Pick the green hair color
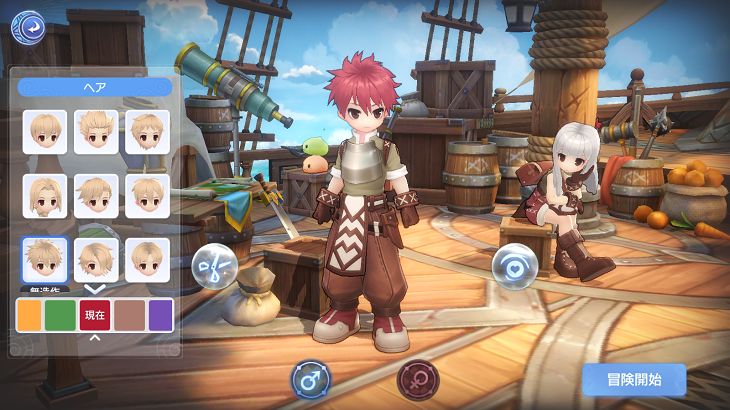 point(61,315)
